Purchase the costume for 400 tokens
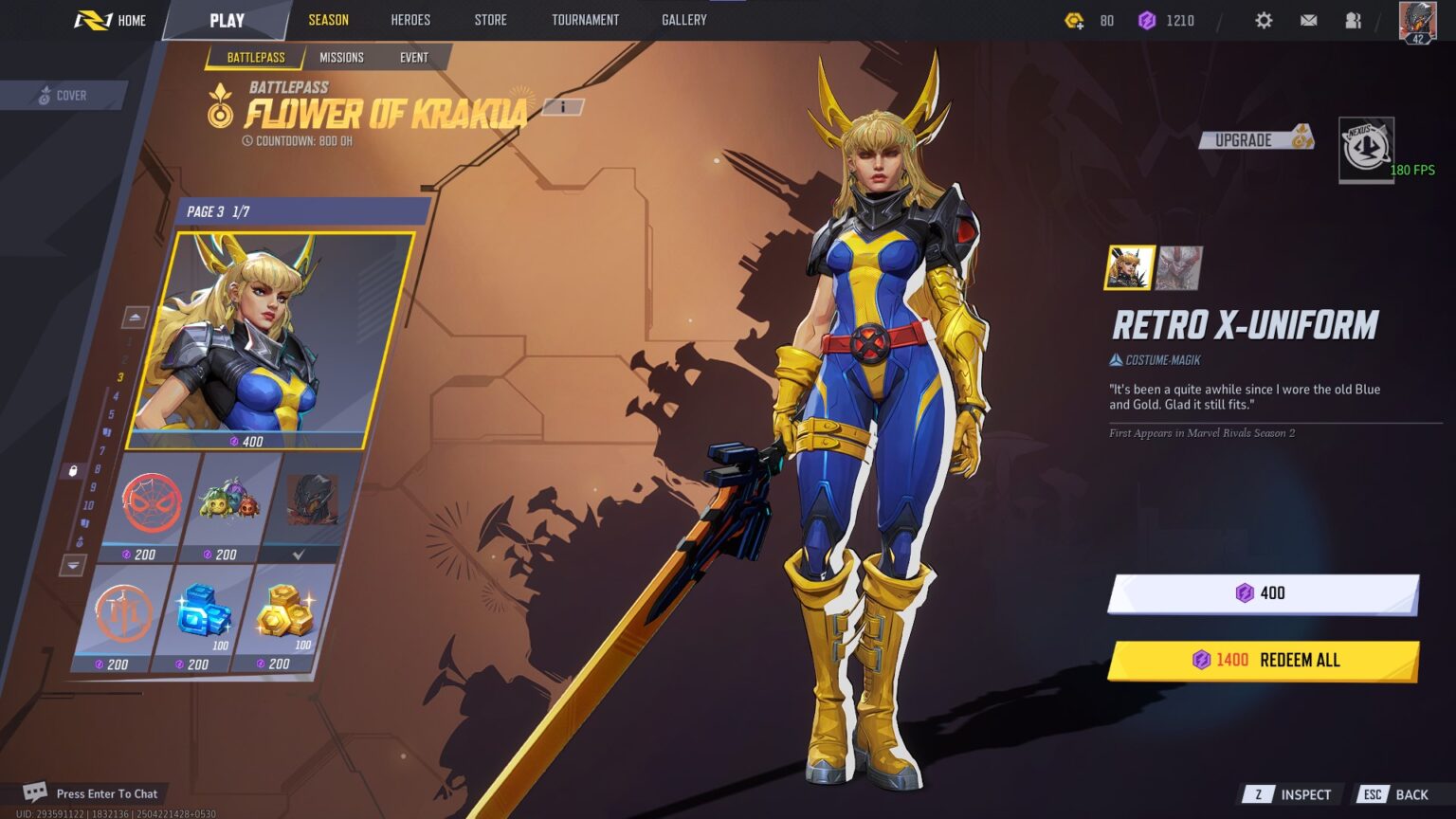The height and width of the screenshot is (819, 1456). (1262, 593)
